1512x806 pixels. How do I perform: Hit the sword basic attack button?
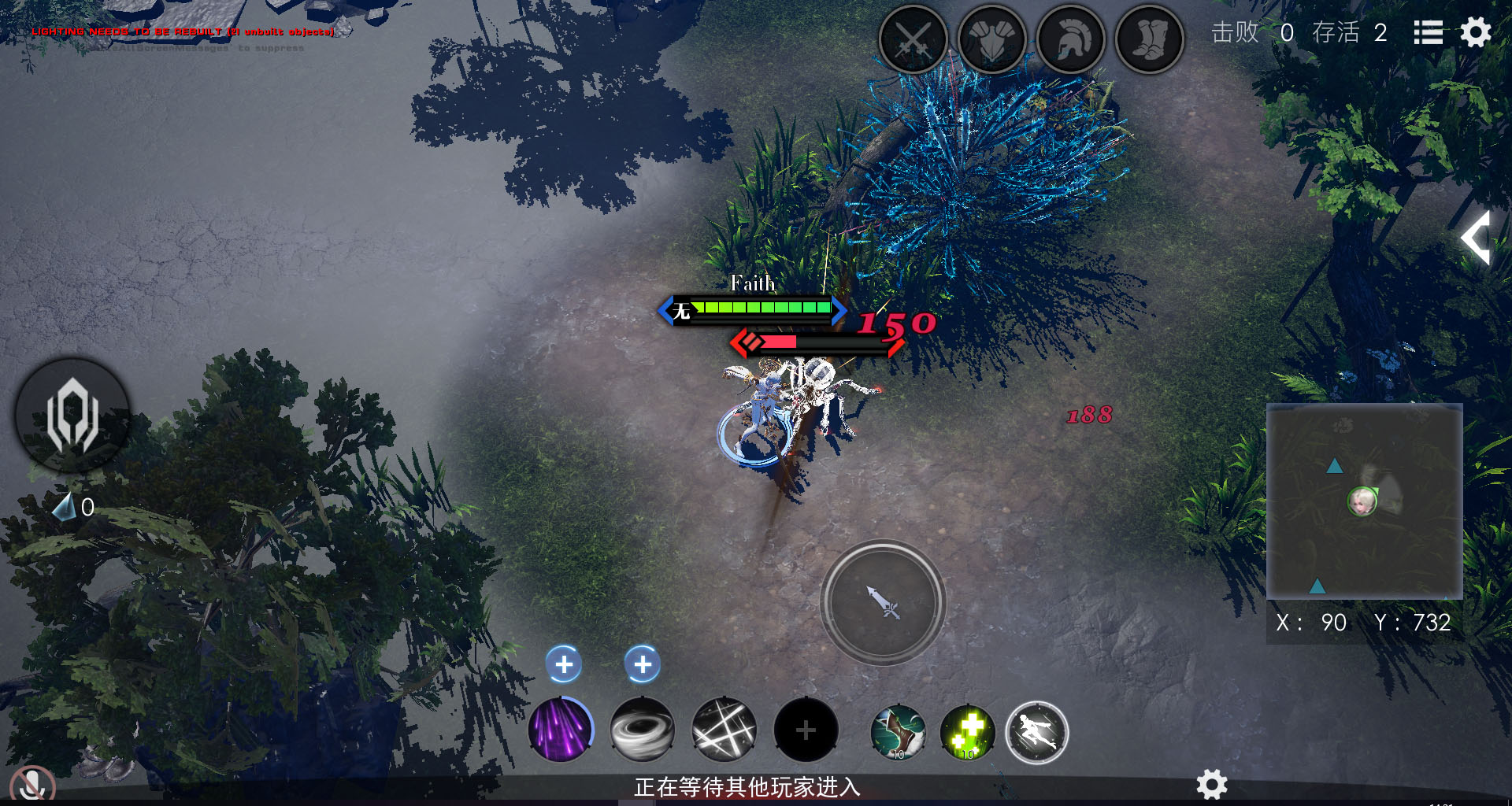pos(883,602)
